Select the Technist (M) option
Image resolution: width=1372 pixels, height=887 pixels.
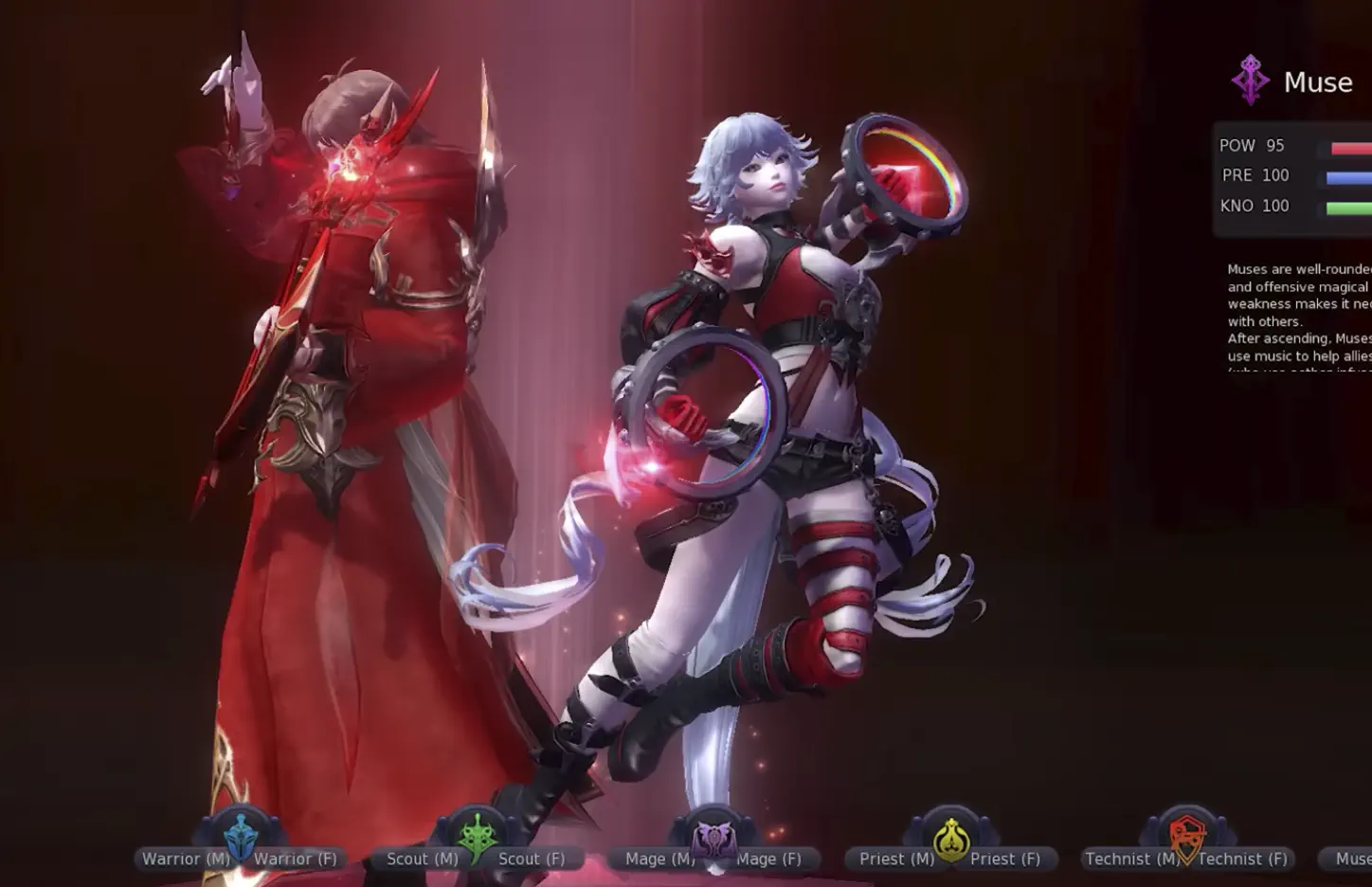click(1130, 859)
